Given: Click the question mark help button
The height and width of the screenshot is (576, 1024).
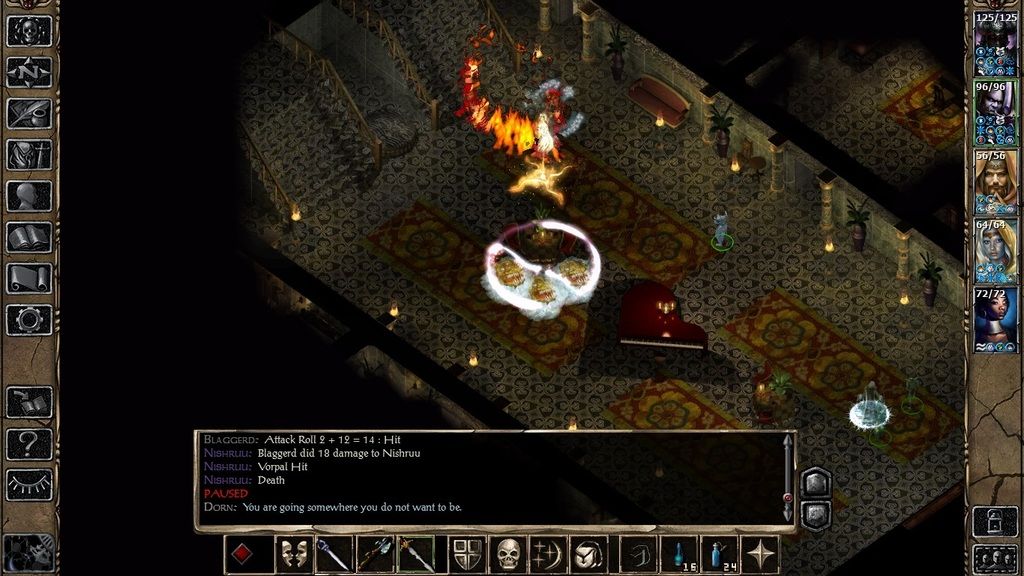Looking at the screenshot, I should click(29, 443).
